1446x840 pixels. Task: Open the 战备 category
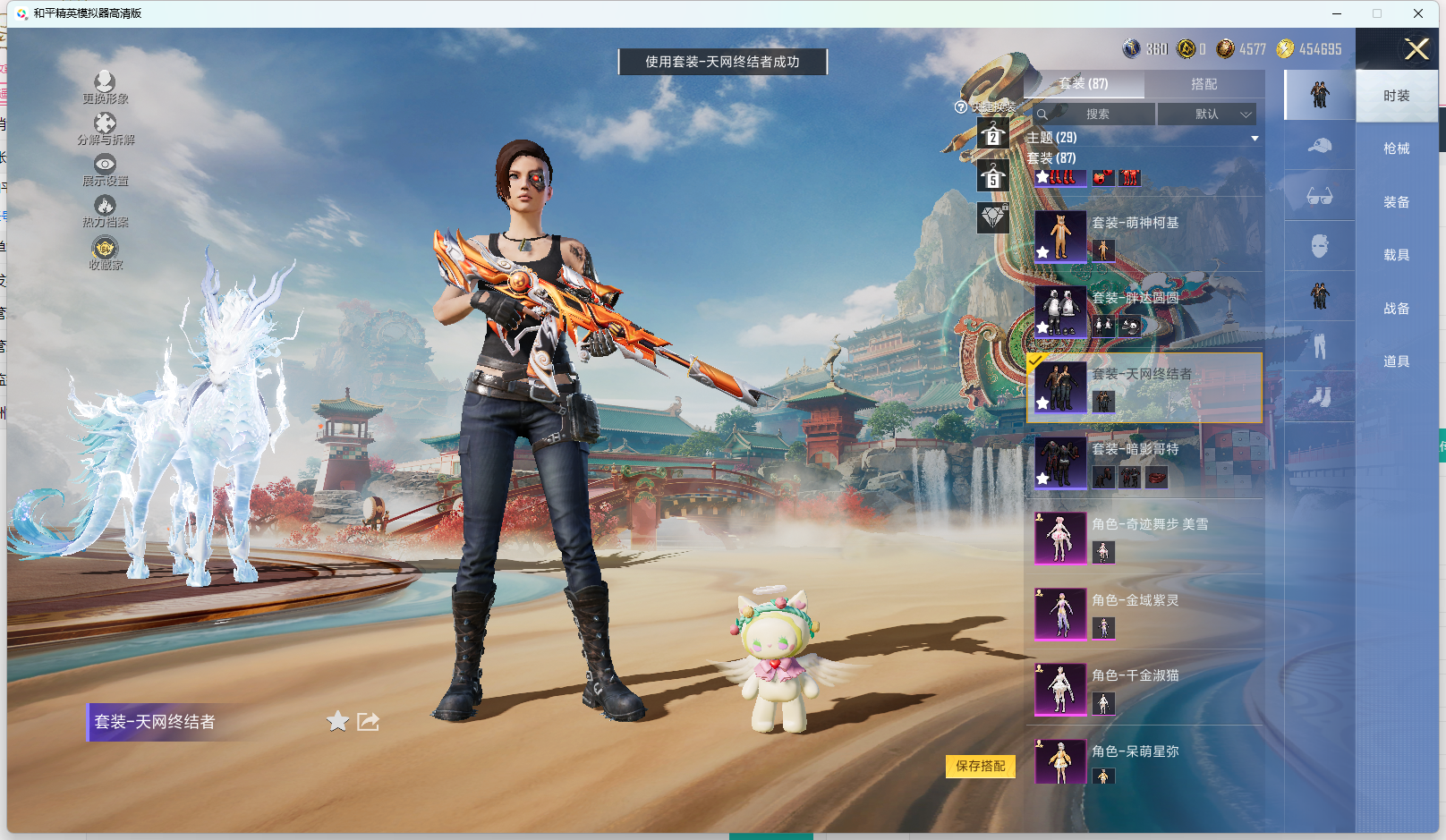click(x=1396, y=309)
